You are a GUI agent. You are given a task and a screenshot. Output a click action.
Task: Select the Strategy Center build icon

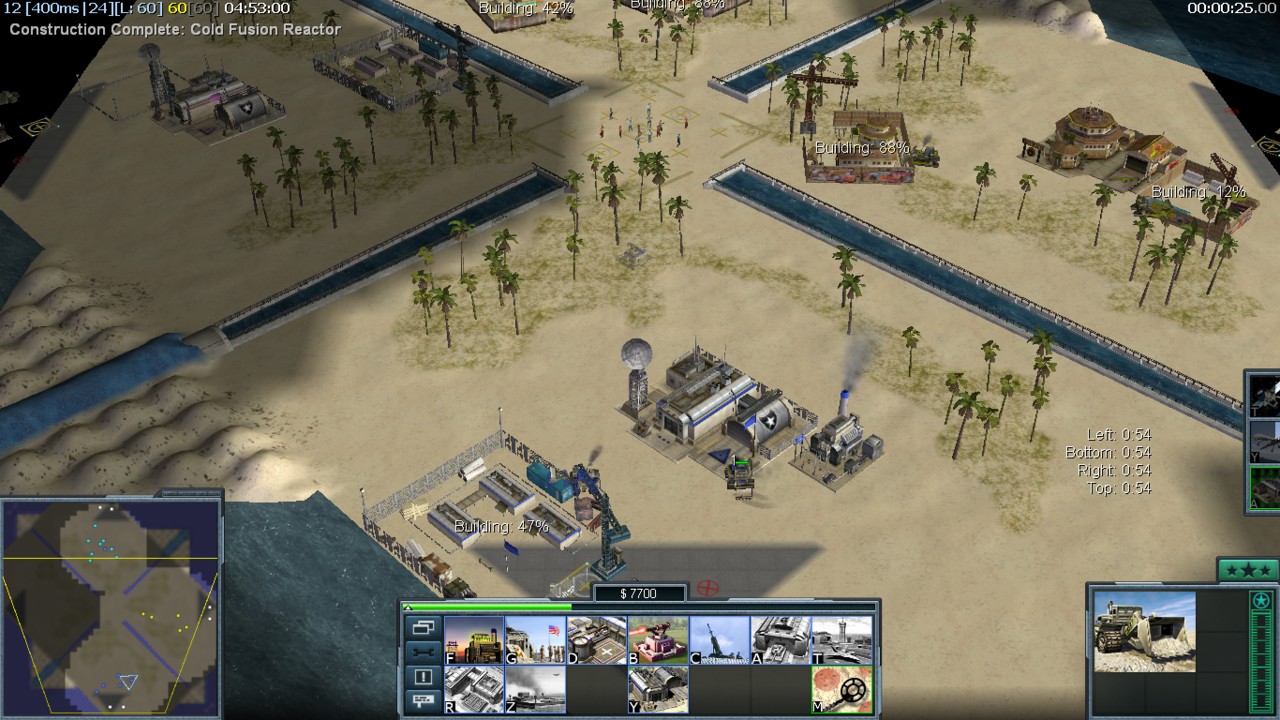474,690
